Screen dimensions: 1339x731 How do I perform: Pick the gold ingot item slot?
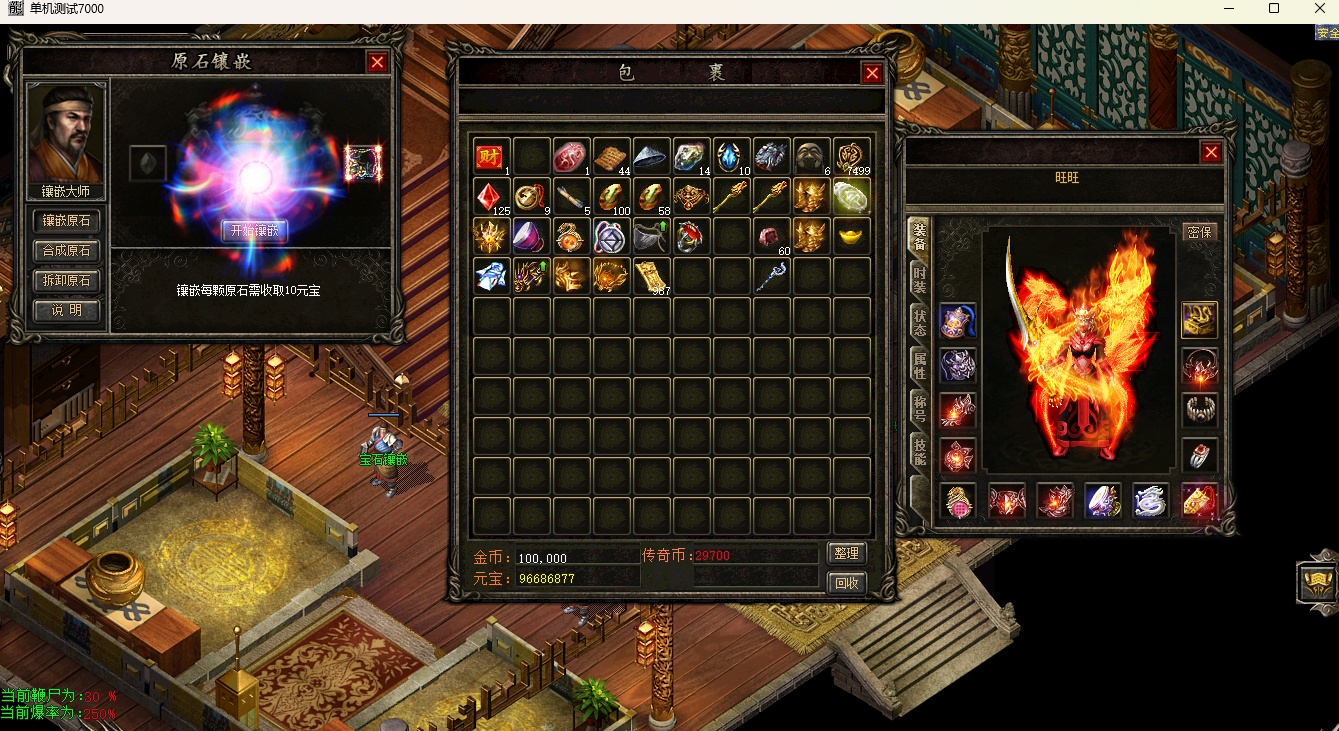click(x=851, y=236)
